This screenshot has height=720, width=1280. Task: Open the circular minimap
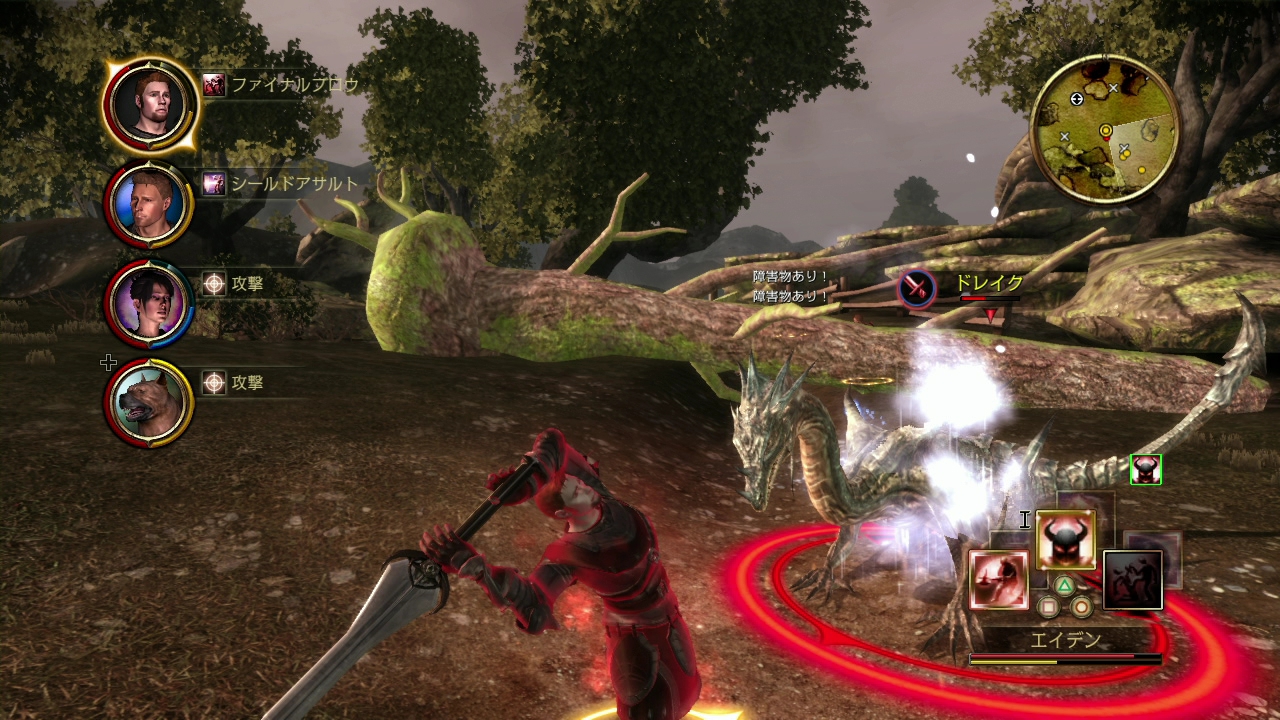1105,129
